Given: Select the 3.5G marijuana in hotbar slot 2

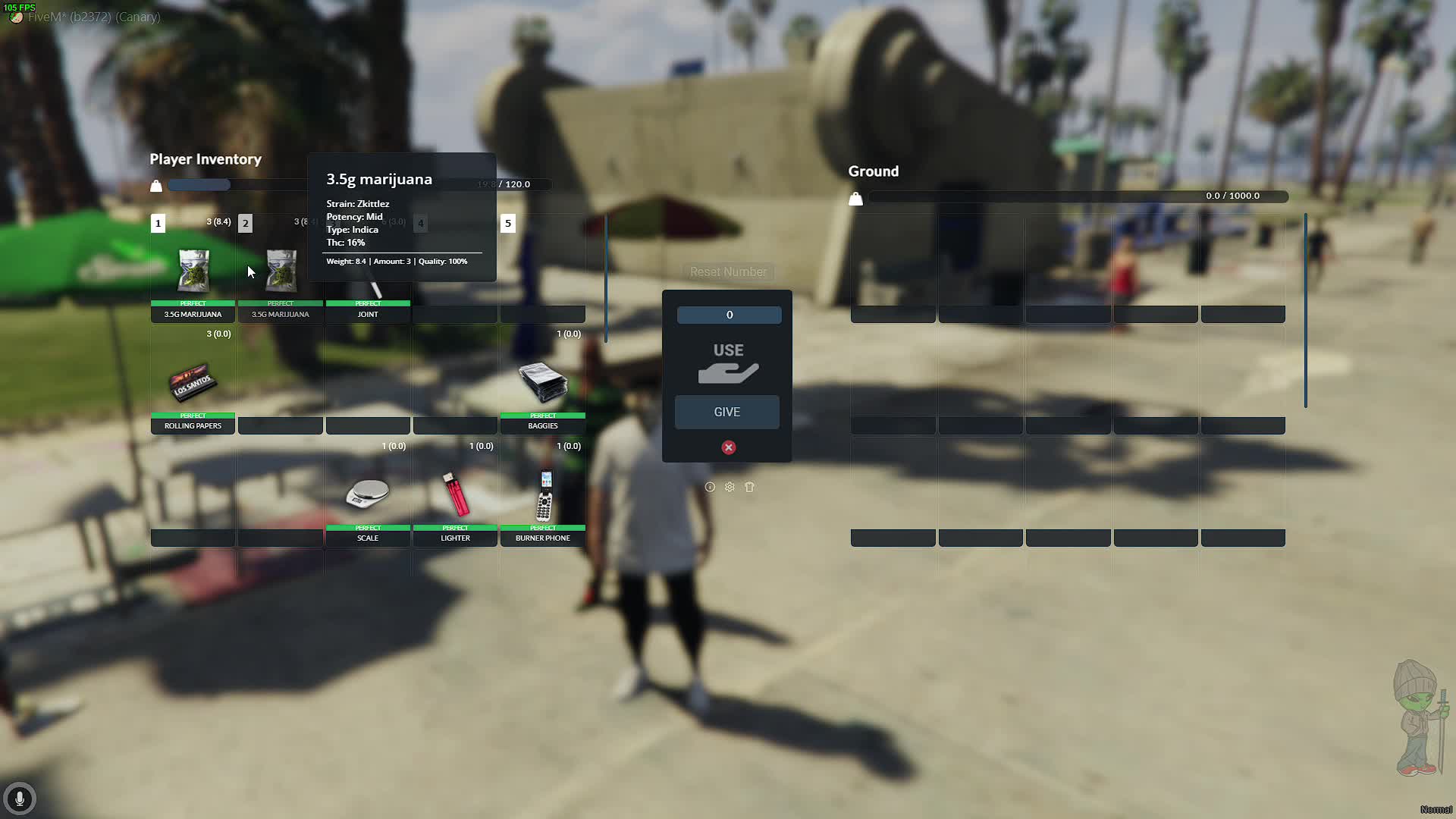Looking at the screenshot, I should (281, 273).
